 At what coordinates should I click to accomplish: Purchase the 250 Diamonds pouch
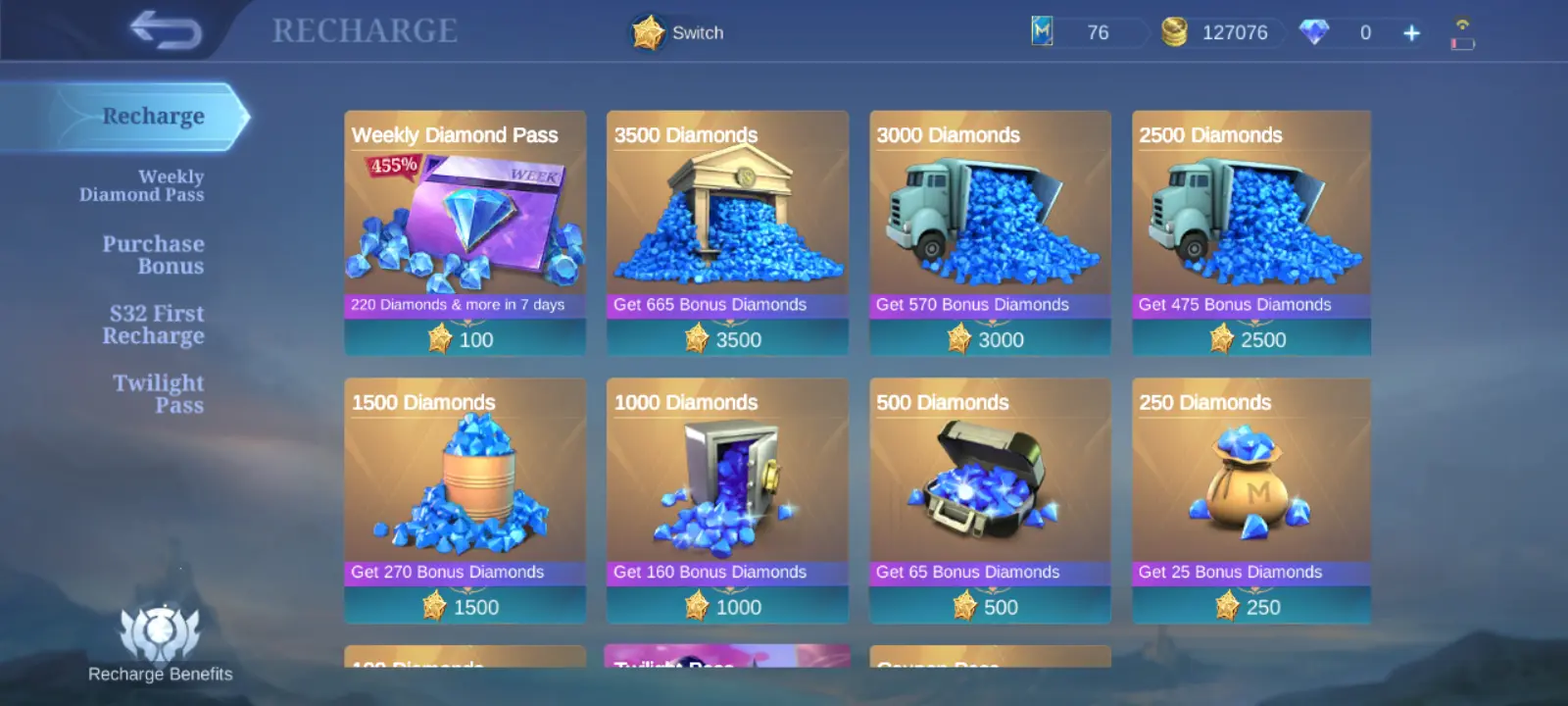1250,606
